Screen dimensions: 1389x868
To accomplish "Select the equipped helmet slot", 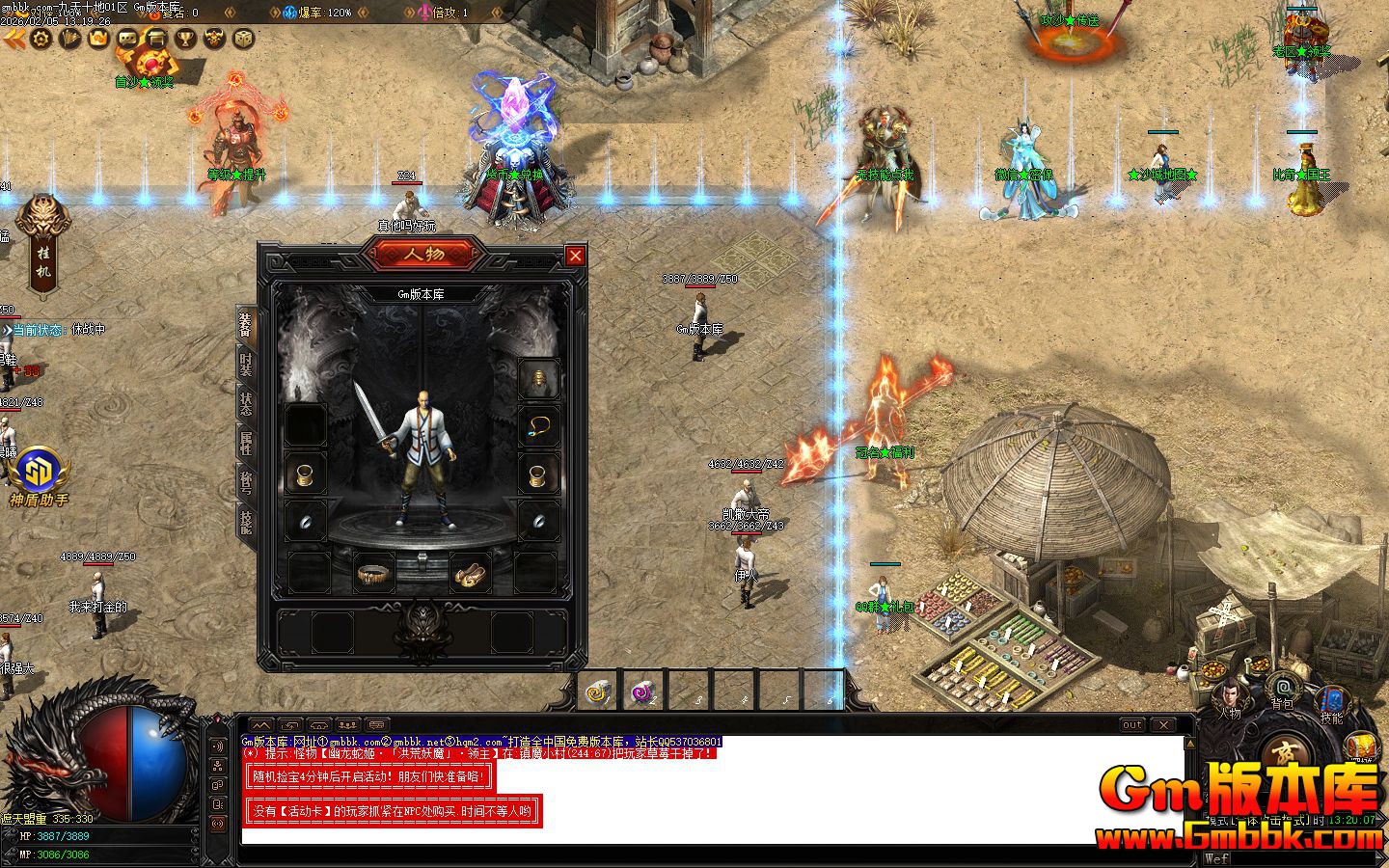I will pos(538,380).
